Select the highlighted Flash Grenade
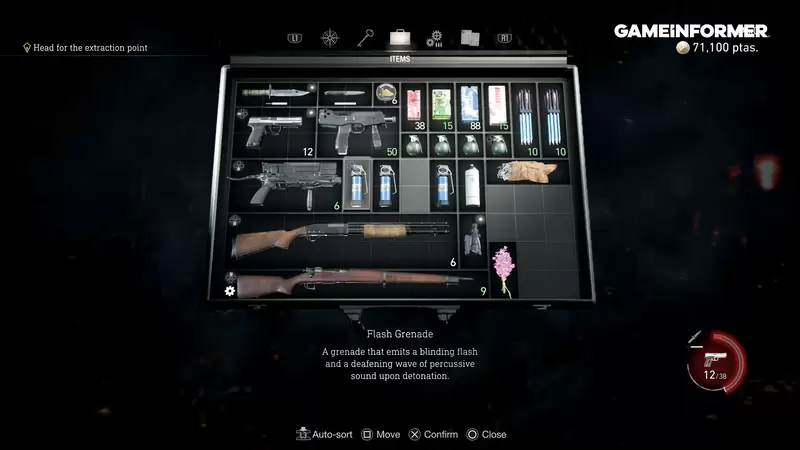This screenshot has height=450, width=800. (357, 183)
